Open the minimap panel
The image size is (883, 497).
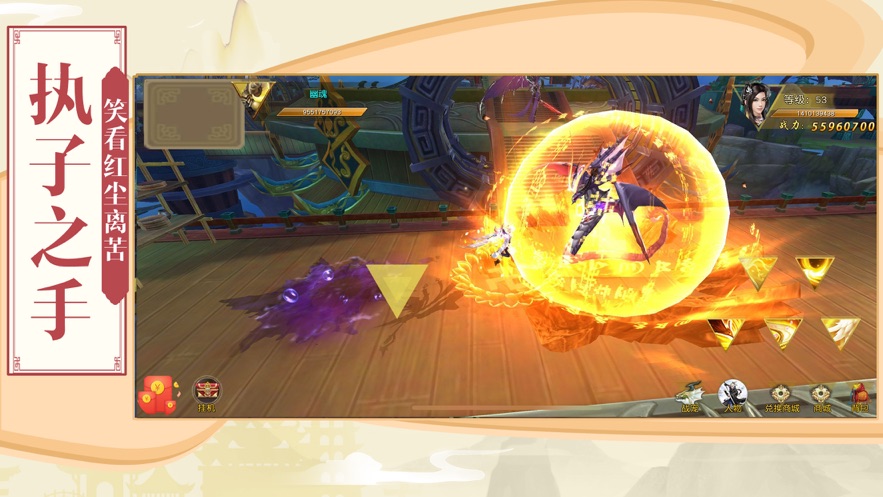(x=194, y=113)
